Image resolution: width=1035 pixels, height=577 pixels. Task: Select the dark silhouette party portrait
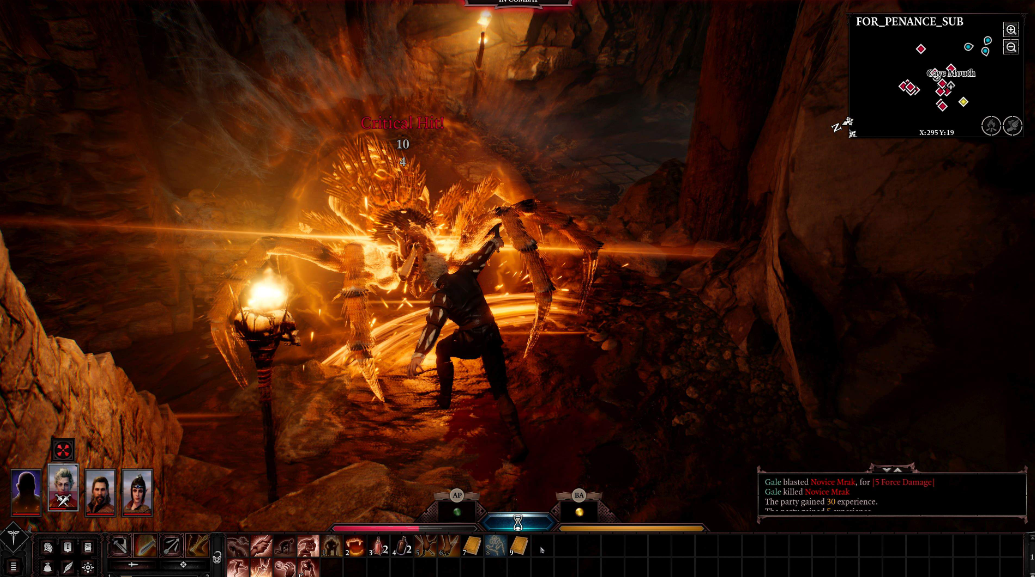click(x=27, y=490)
